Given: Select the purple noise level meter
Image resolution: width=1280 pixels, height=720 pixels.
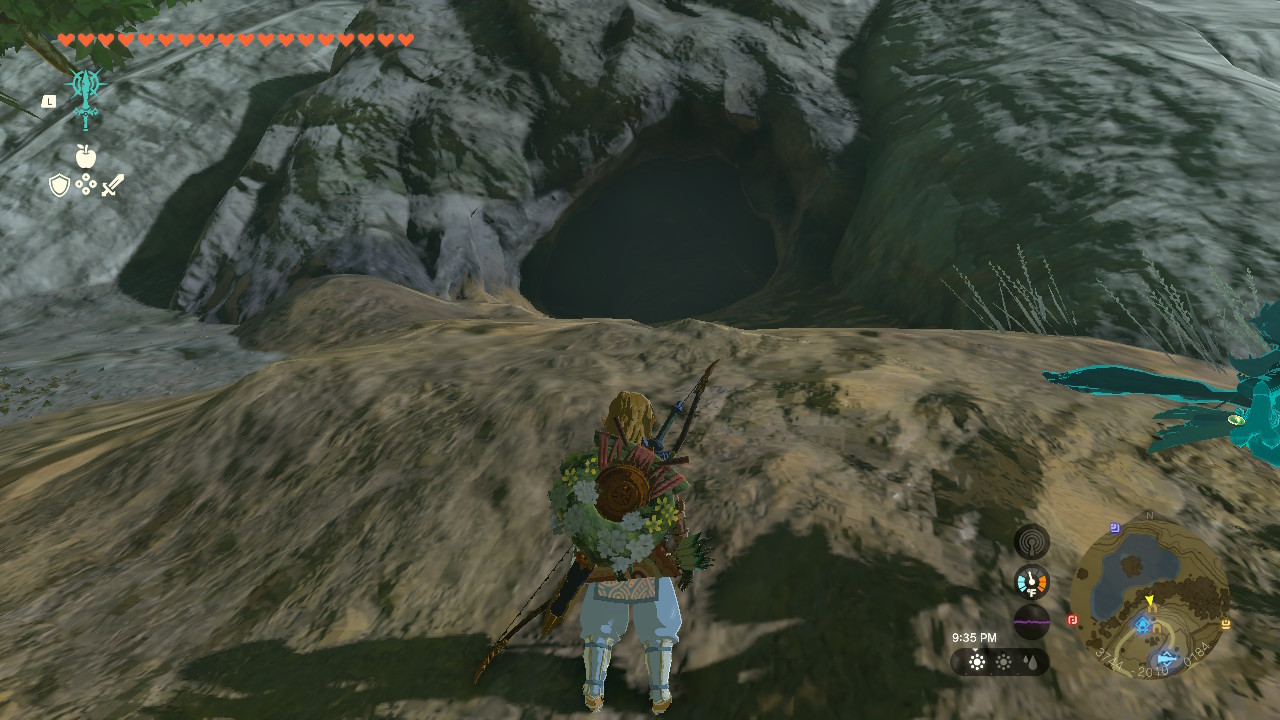Looking at the screenshot, I should click(1031, 622).
